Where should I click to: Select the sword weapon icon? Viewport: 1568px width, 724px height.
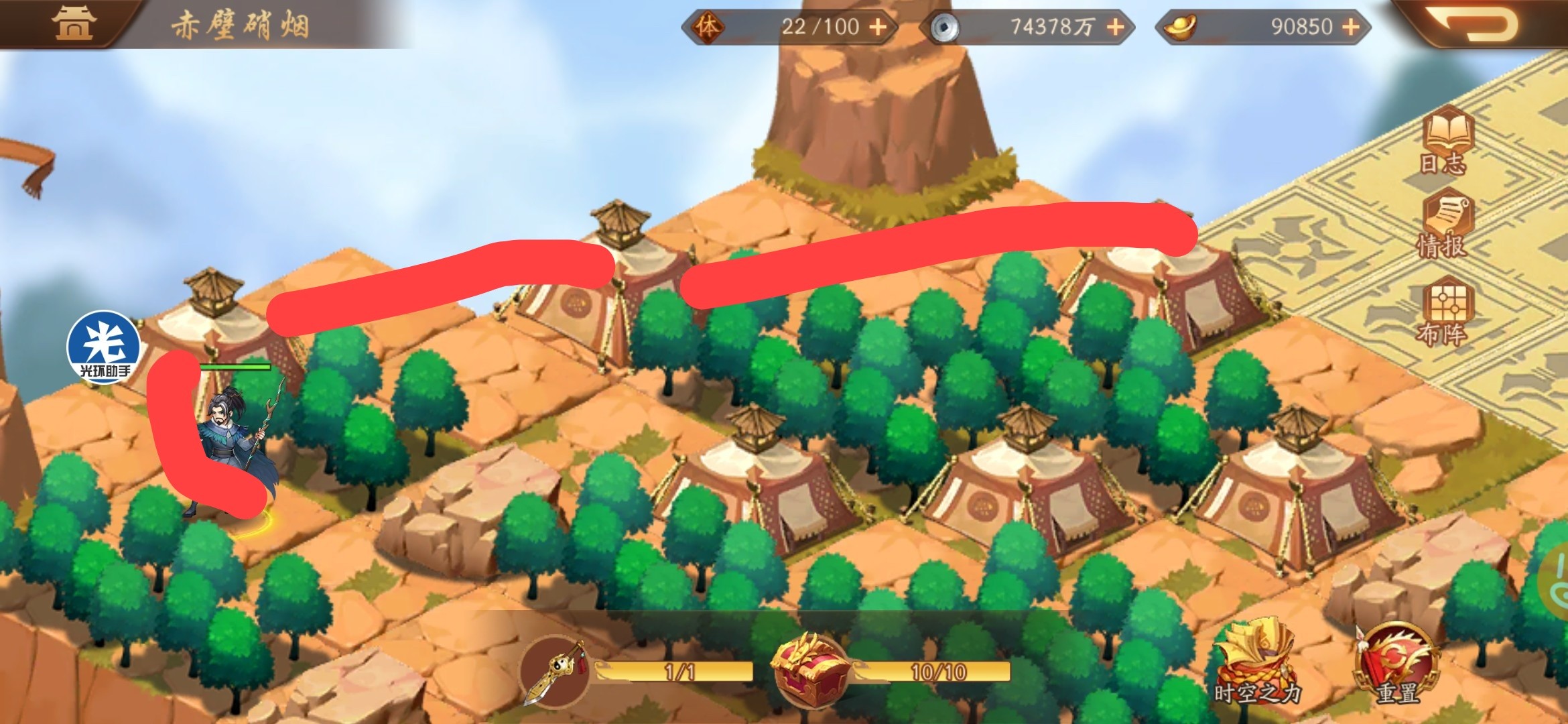tap(555, 672)
